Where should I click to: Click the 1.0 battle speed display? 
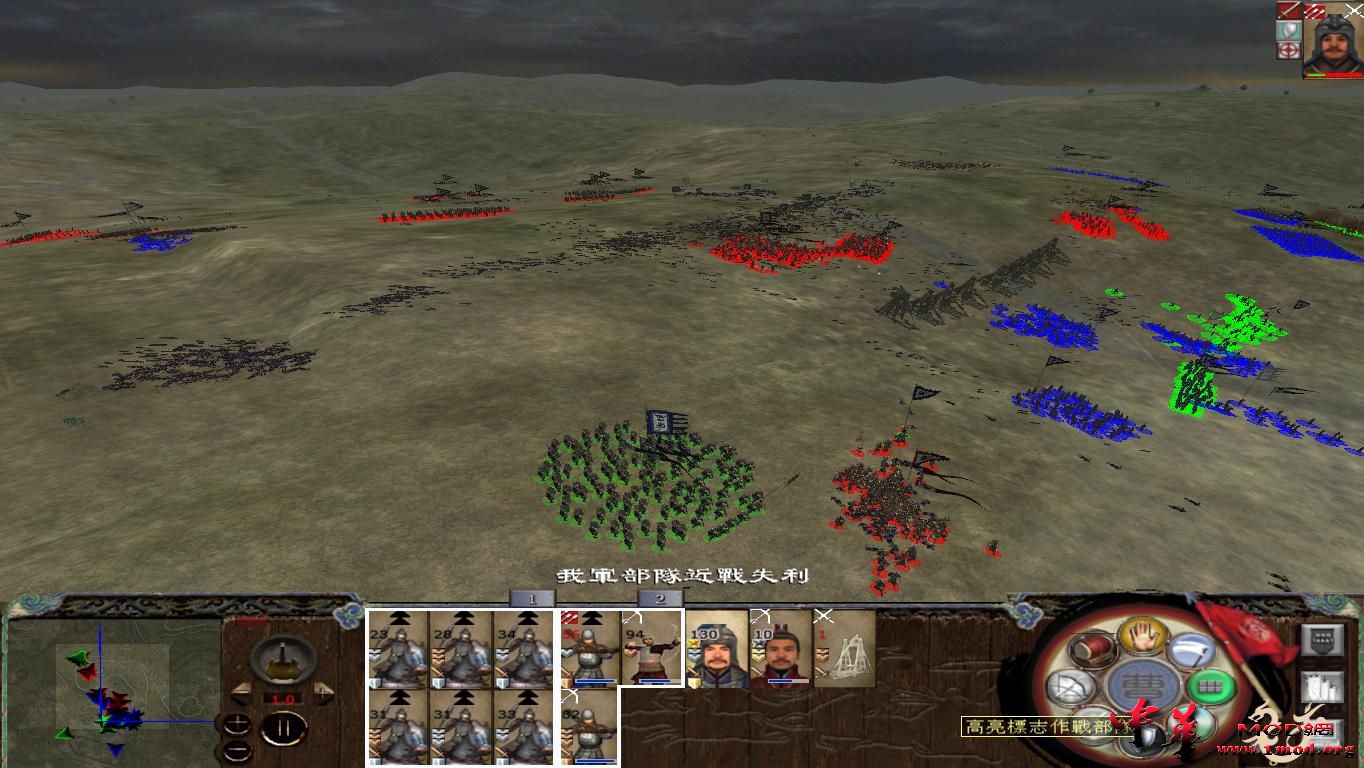284,697
